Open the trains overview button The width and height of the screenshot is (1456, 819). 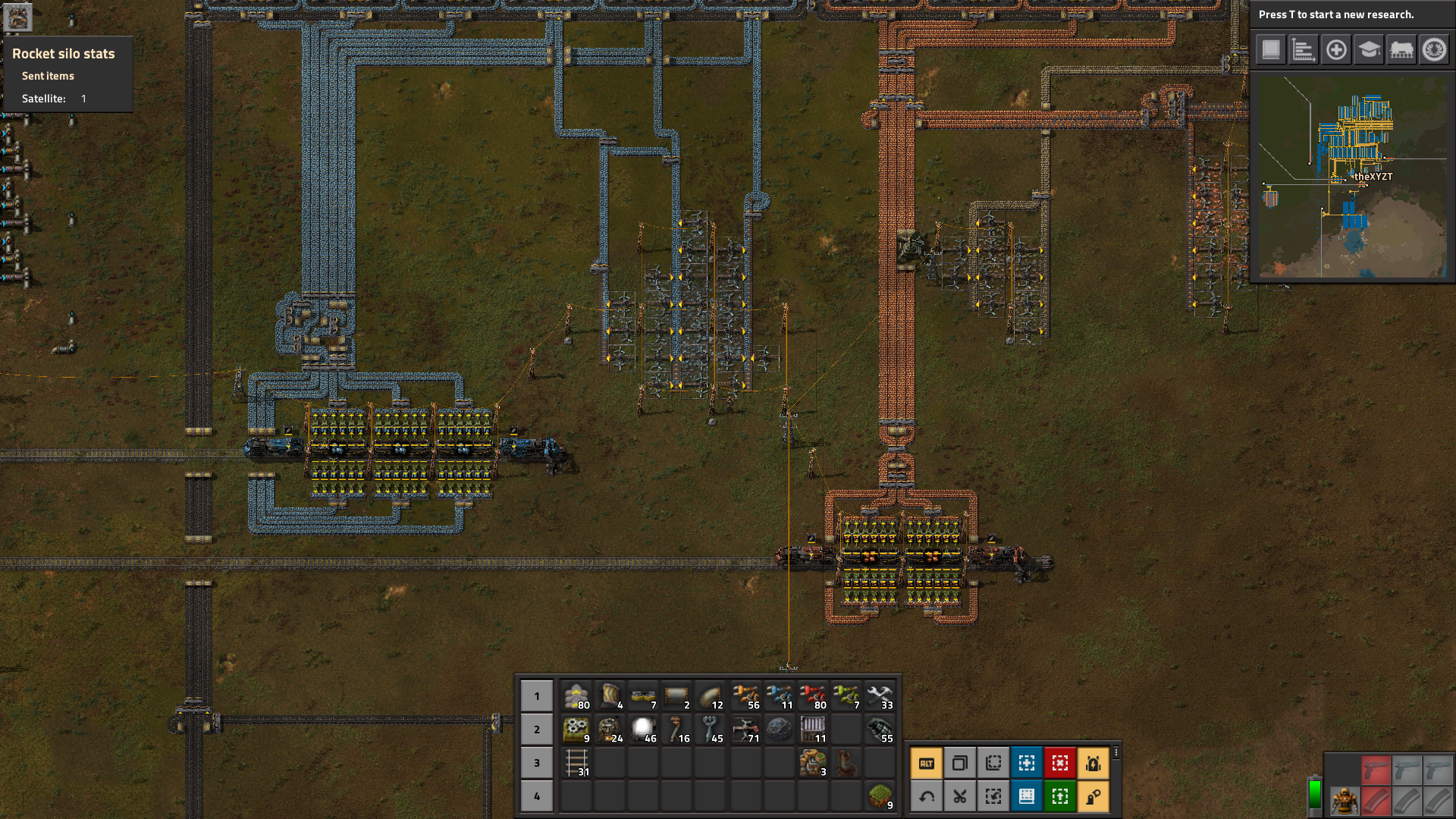(1401, 50)
